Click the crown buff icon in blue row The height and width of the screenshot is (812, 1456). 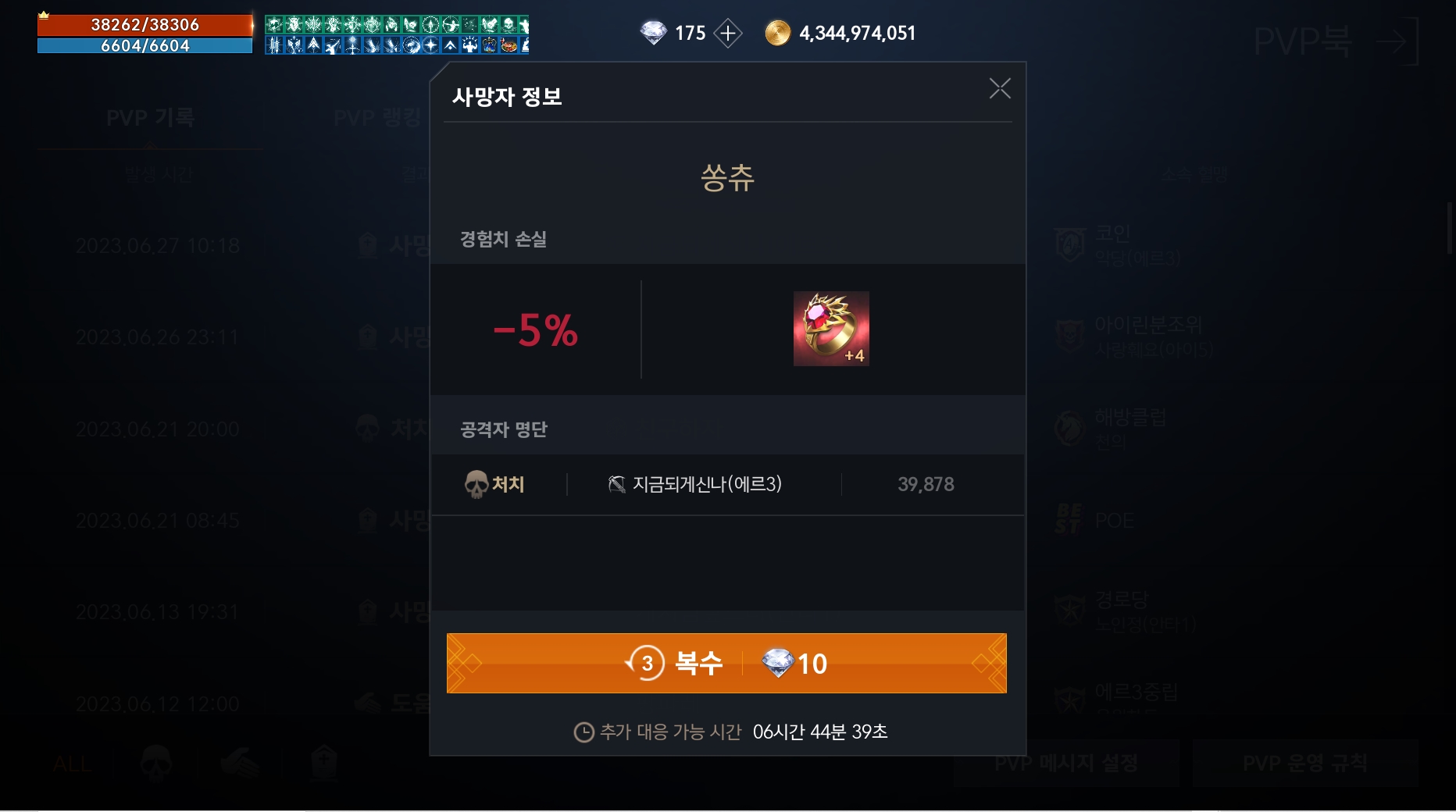[488, 45]
